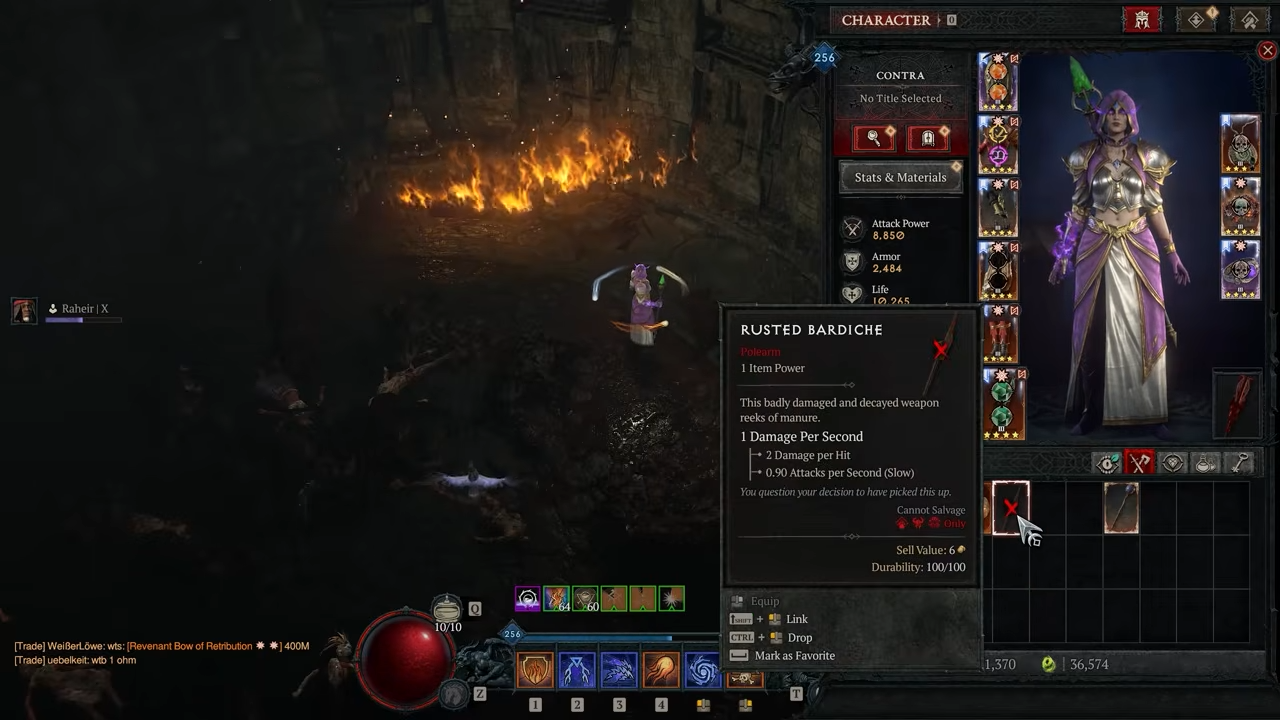Show the eye-and-leaf inventory tab
This screenshot has height=720, width=1280.
(x=1107, y=462)
